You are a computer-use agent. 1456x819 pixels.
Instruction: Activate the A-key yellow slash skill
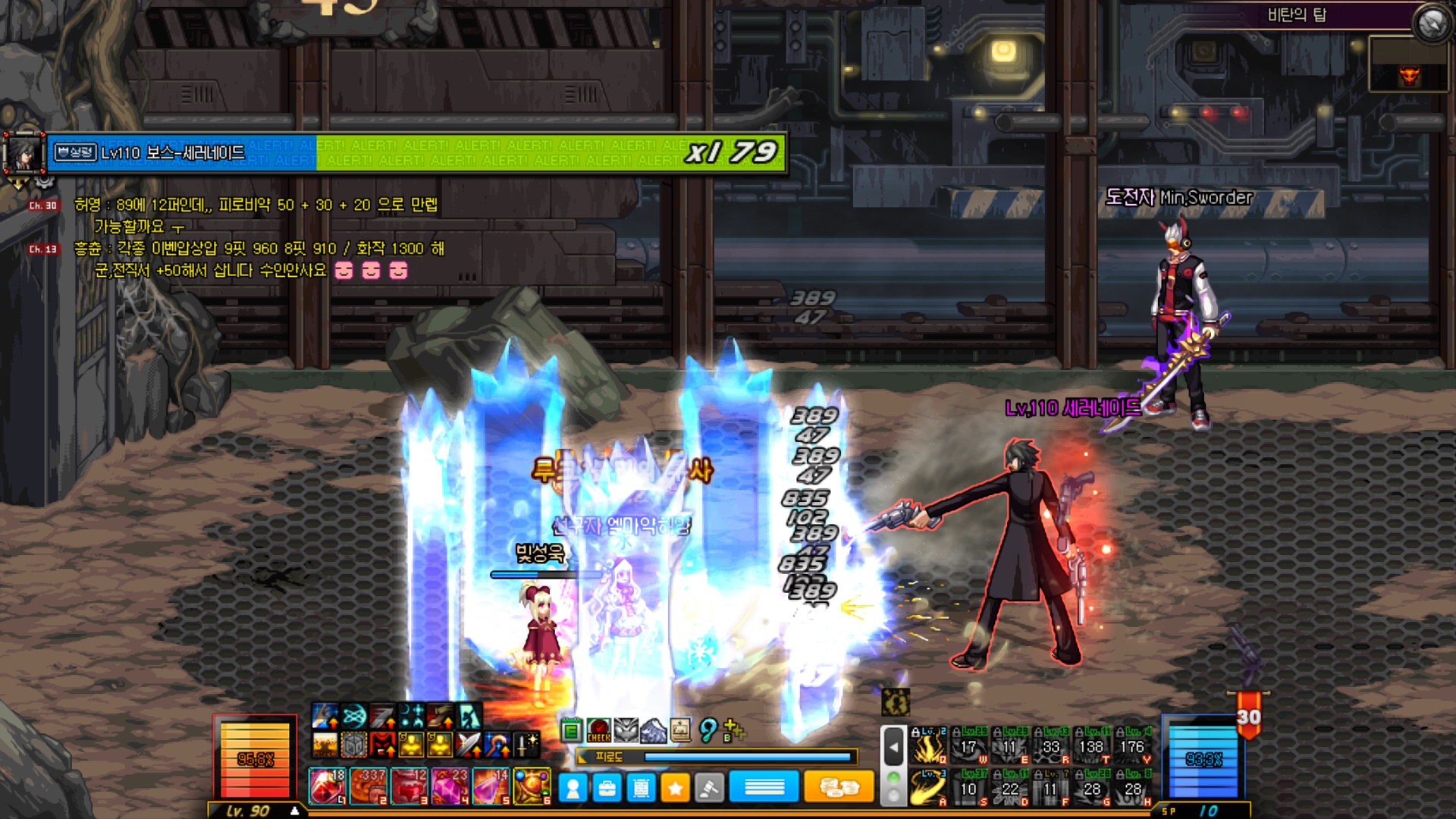click(x=929, y=787)
